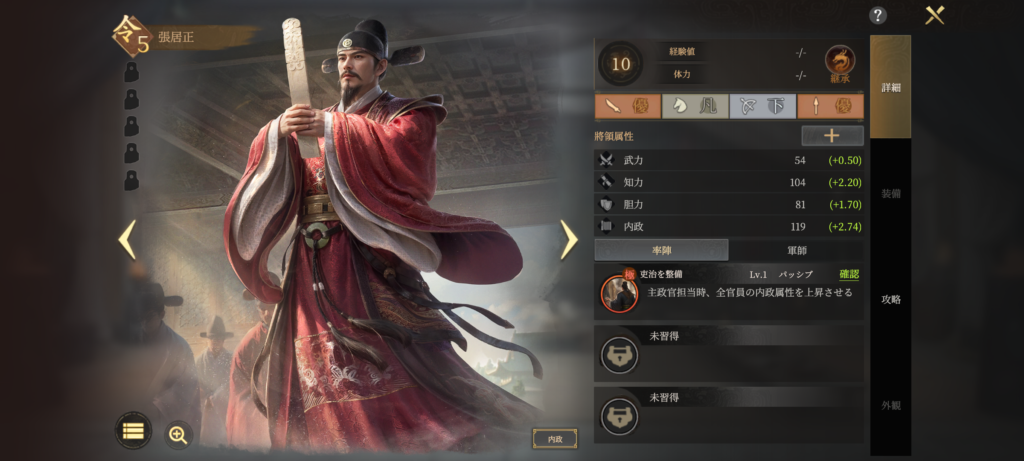Click the 内政 tag button
Viewport: 1024px width, 461px height.
click(x=554, y=438)
